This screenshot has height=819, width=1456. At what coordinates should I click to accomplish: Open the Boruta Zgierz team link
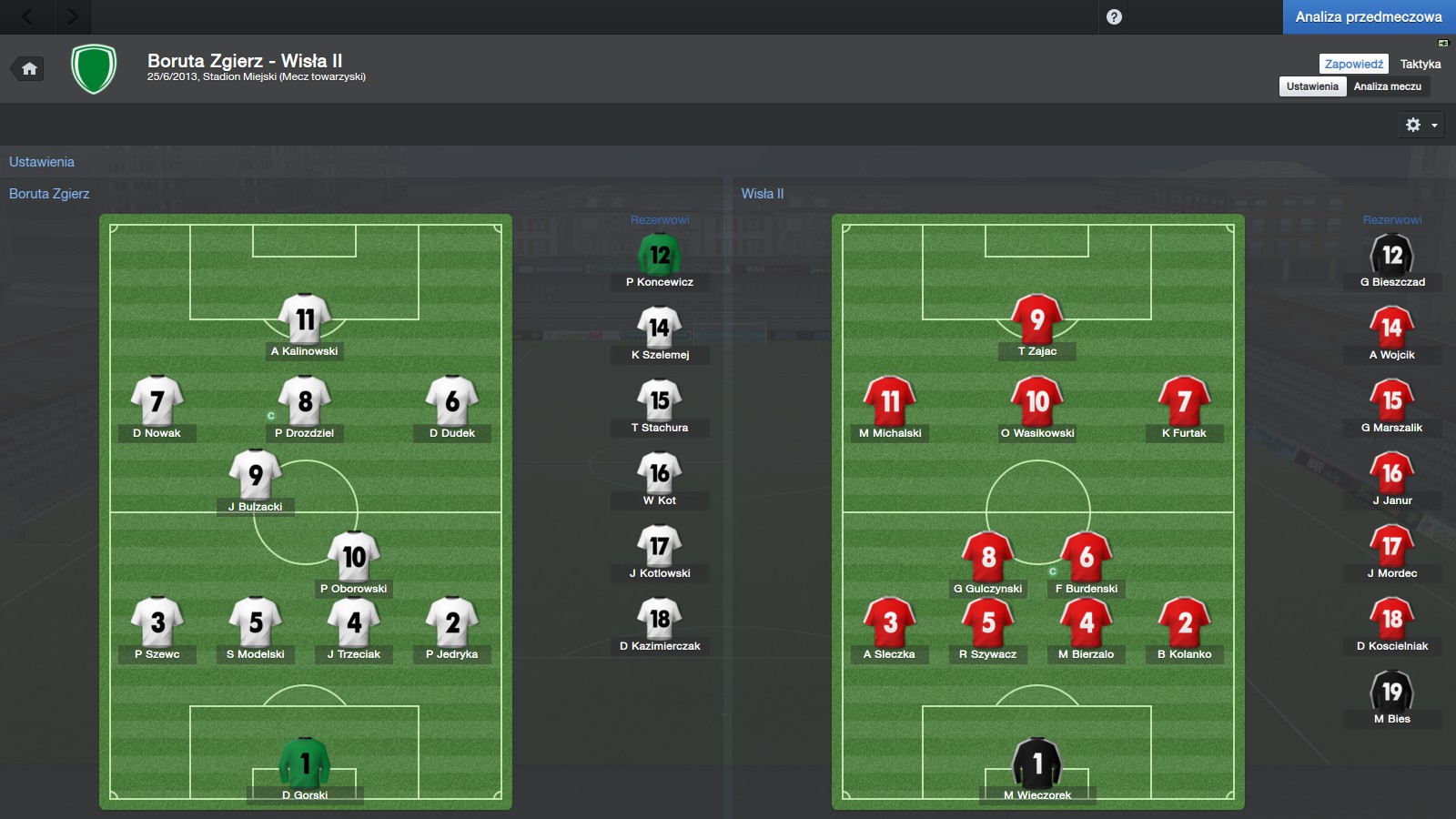pyautogui.click(x=49, y=194)
